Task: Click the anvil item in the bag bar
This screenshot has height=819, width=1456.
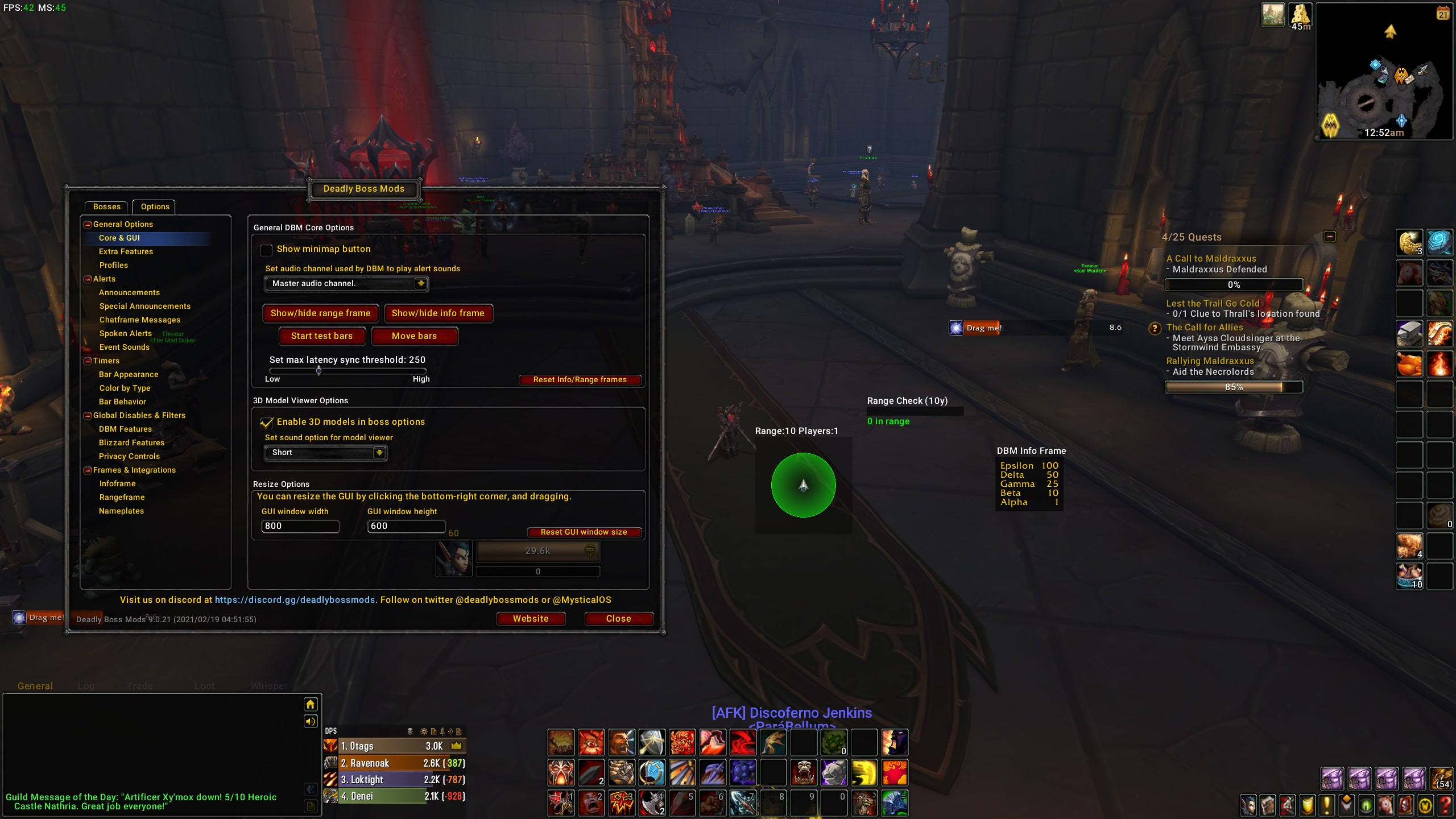Action: pos(1409,334)
